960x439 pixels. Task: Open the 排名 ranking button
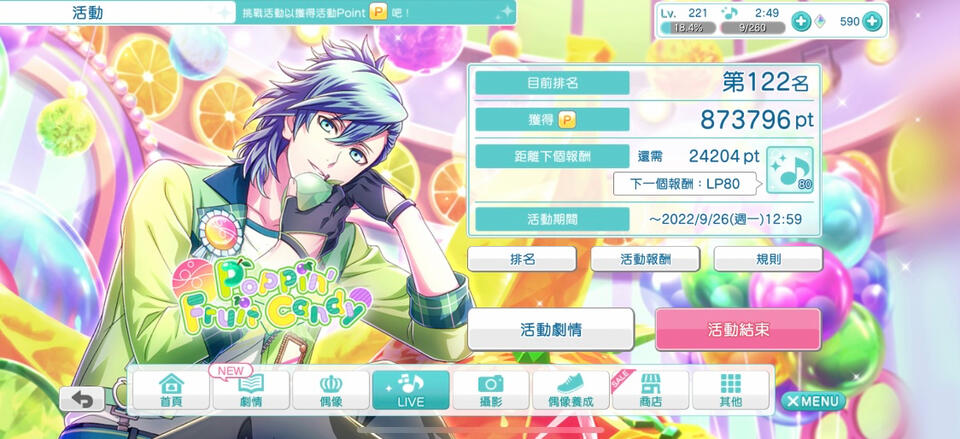click(x=522, y=258)
